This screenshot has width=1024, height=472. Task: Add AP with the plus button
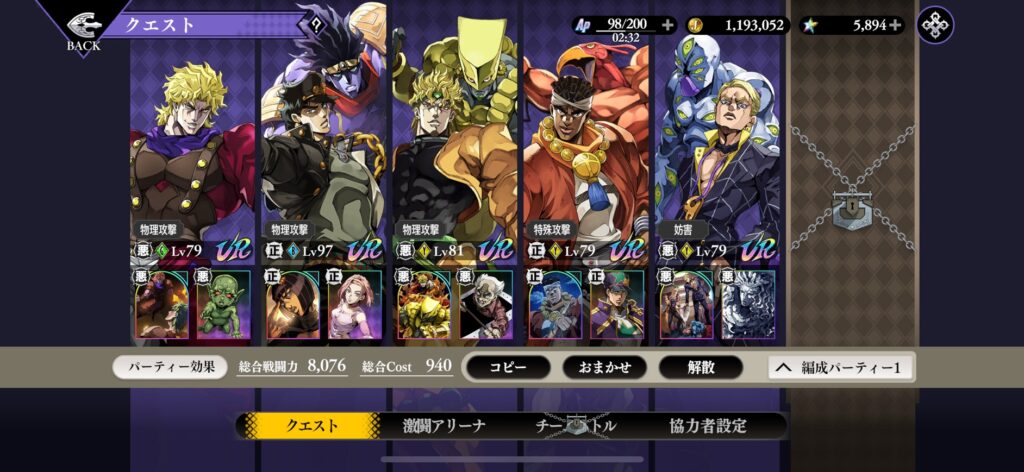click(668, 25)
